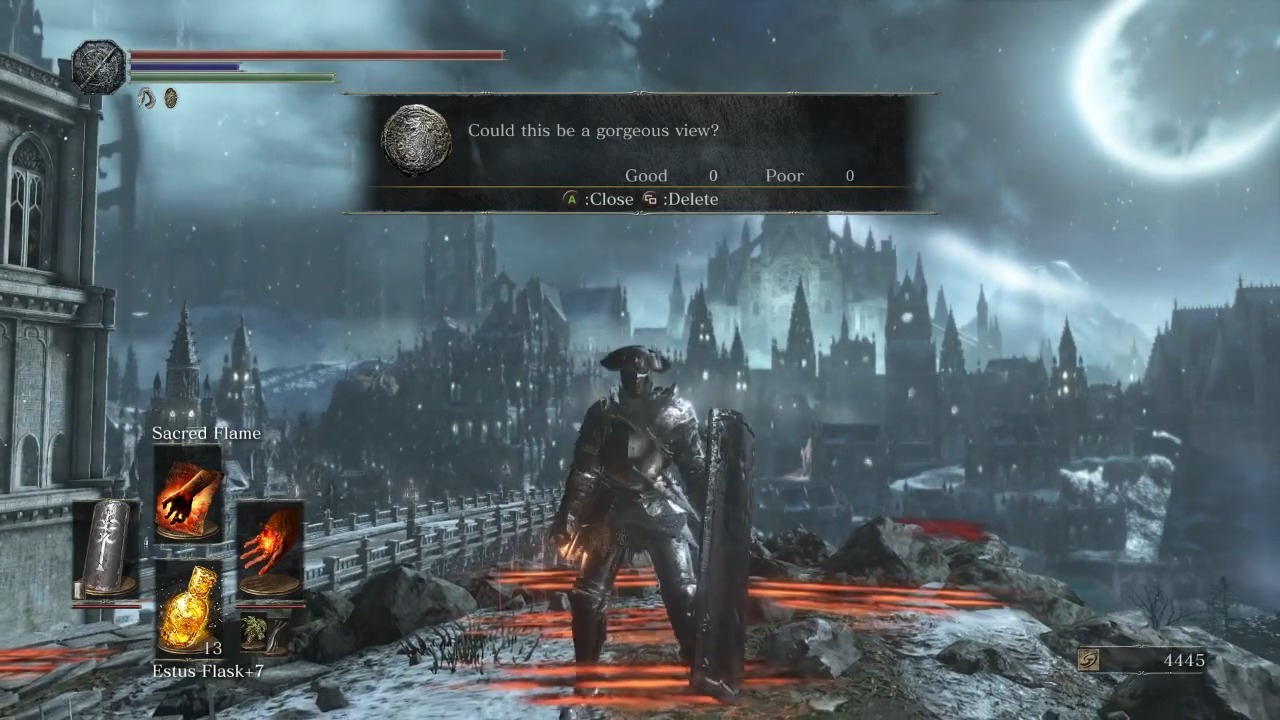Close the gorgeous view message
This screenshot has width=1280, height=720.
tap(610, 199)
